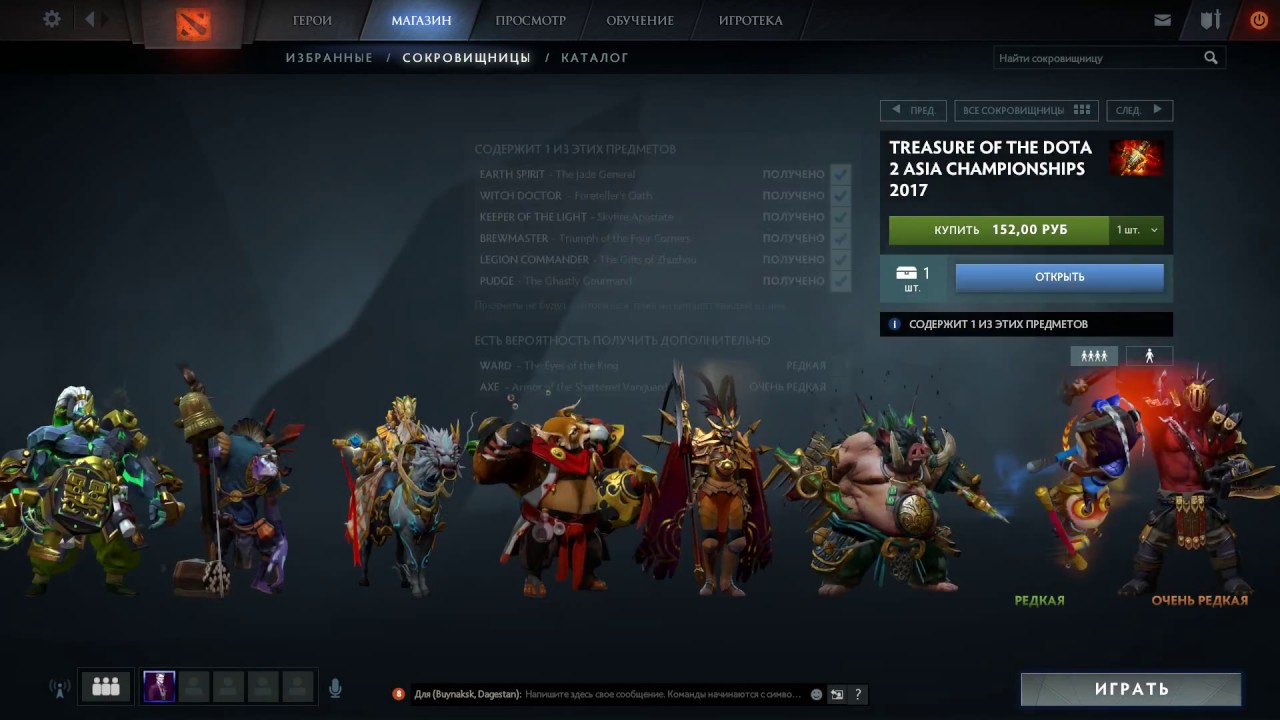Switch to the ГЕРОИ tab
Image resolution: width=1280 pixels, height=720 pixels.
tap(312, 20)
